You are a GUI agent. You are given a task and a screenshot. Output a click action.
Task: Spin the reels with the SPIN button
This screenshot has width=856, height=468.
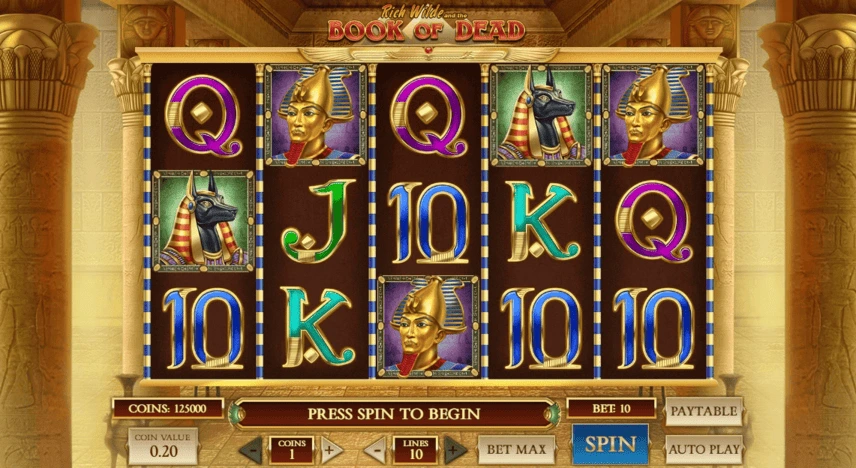(610, 445)
